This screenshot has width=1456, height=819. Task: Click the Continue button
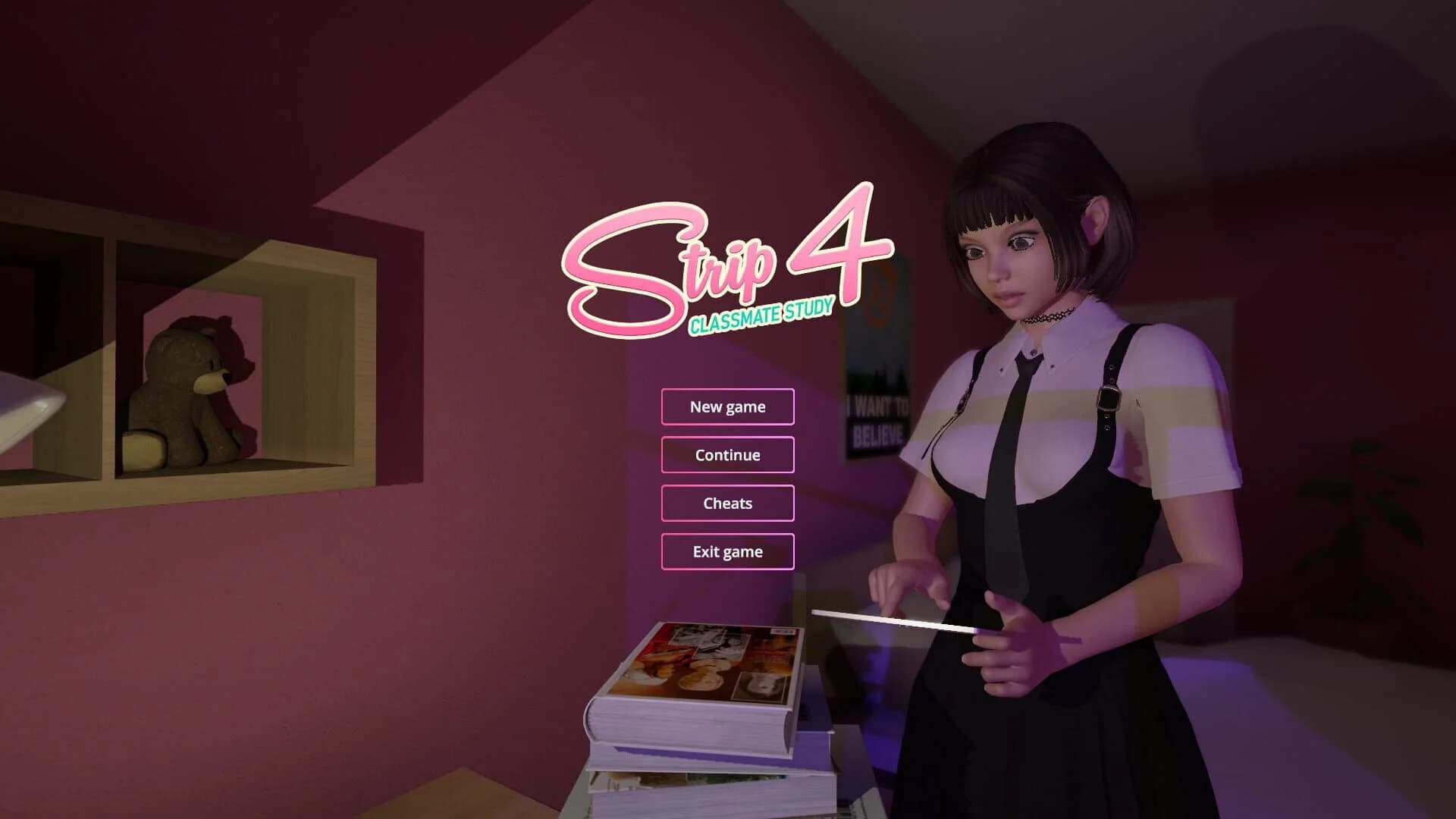point(726,454)
